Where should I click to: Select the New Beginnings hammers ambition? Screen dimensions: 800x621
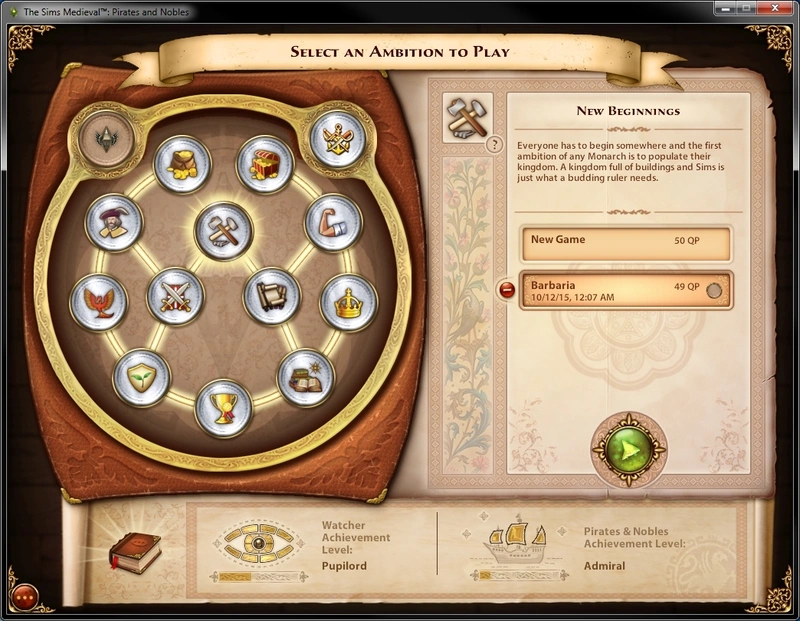(224, 232)
